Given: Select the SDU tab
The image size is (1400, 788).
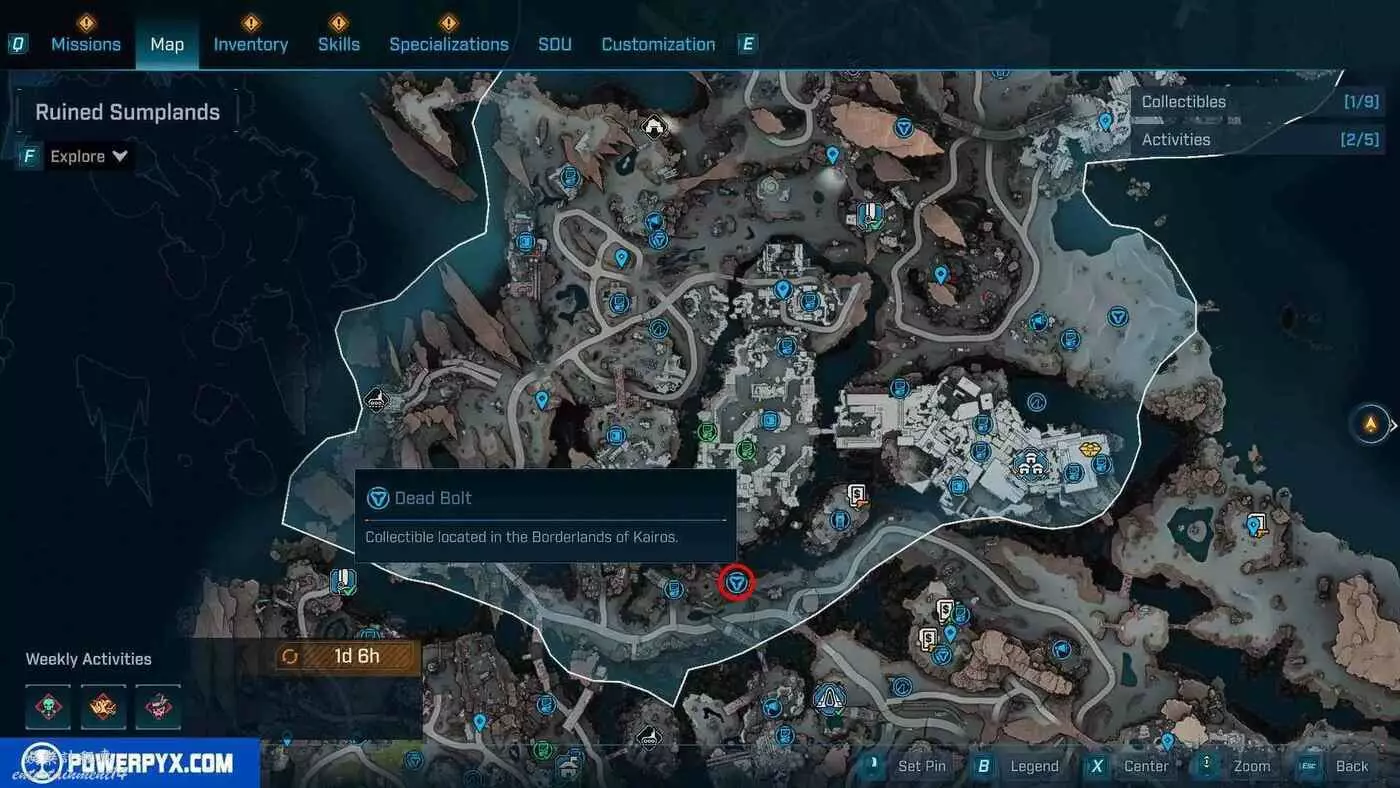Looking at the screenshot, I should 555,44.
